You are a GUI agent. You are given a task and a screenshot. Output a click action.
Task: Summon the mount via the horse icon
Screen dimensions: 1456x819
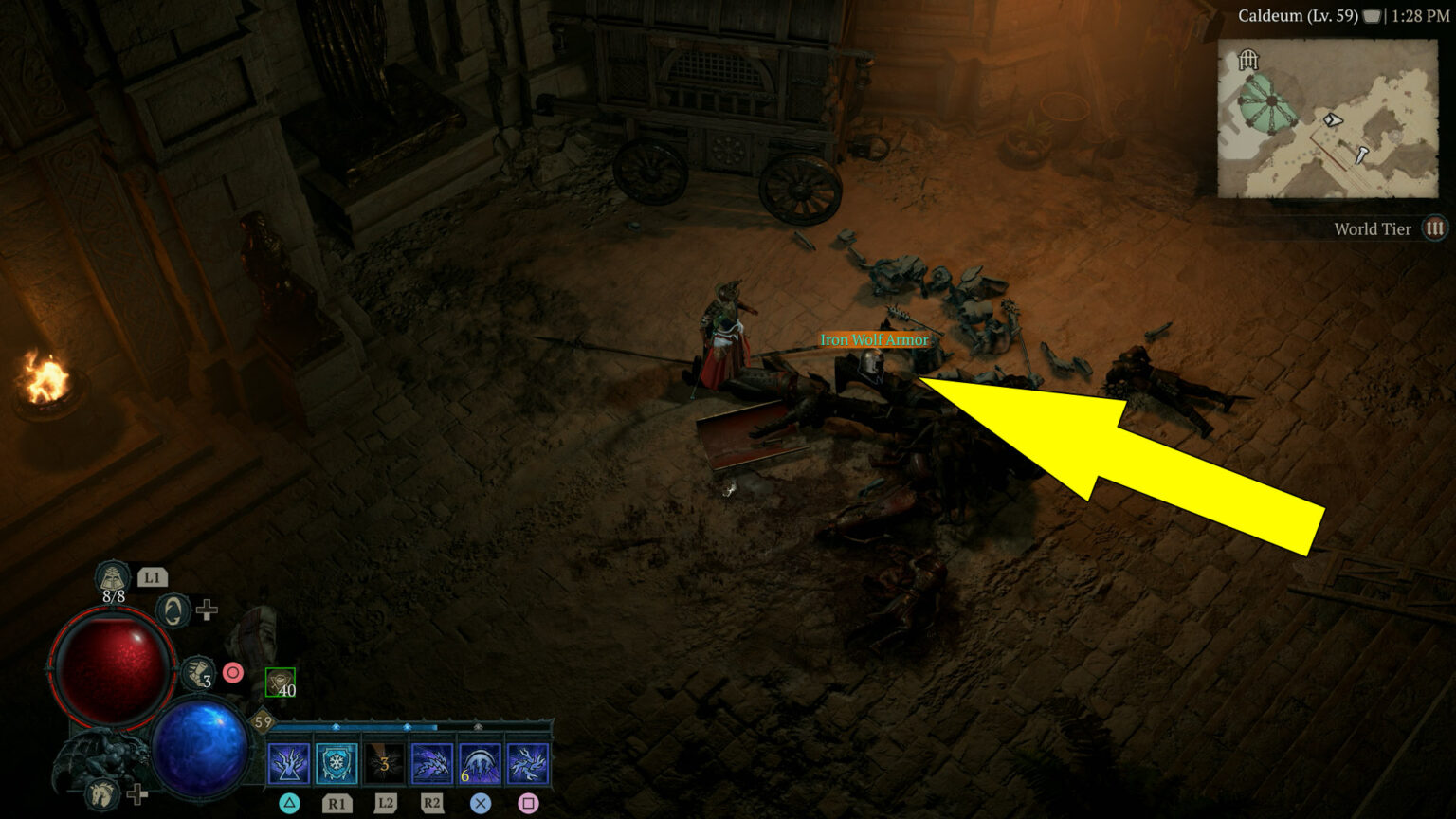coord(100,796)
